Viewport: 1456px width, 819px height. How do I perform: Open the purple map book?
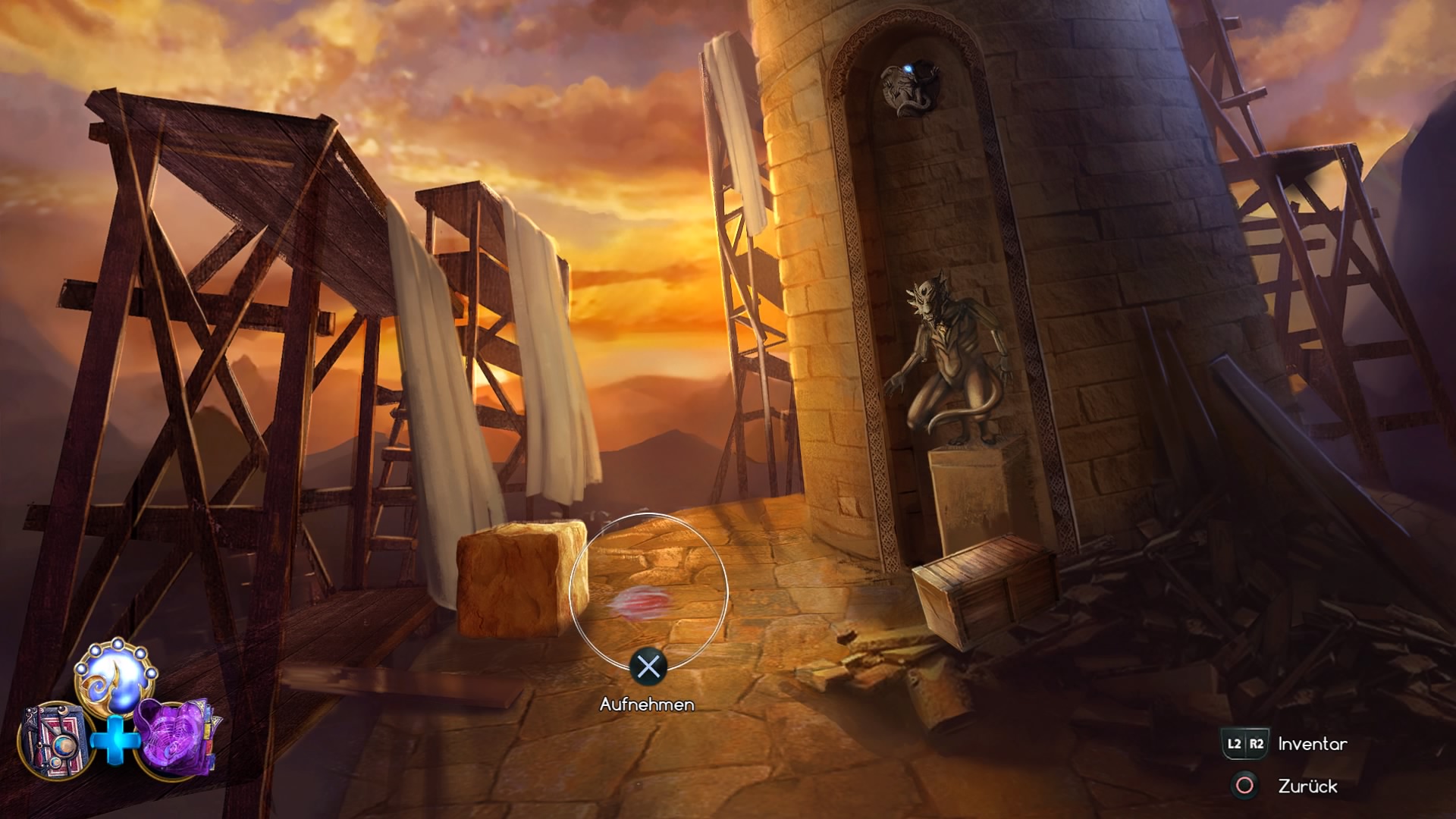point(176,739)
